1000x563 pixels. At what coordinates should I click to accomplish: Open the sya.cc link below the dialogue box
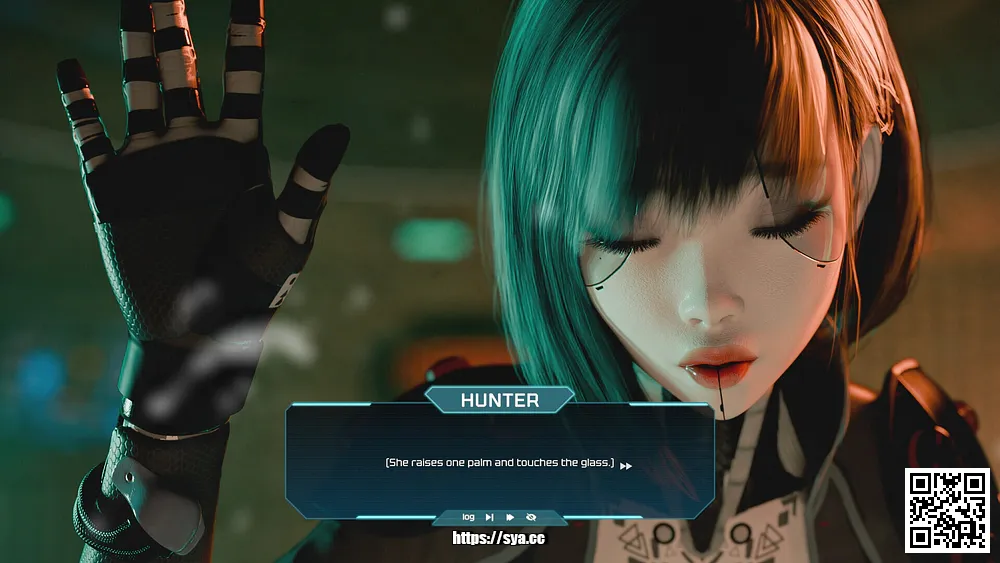(499, 538)
